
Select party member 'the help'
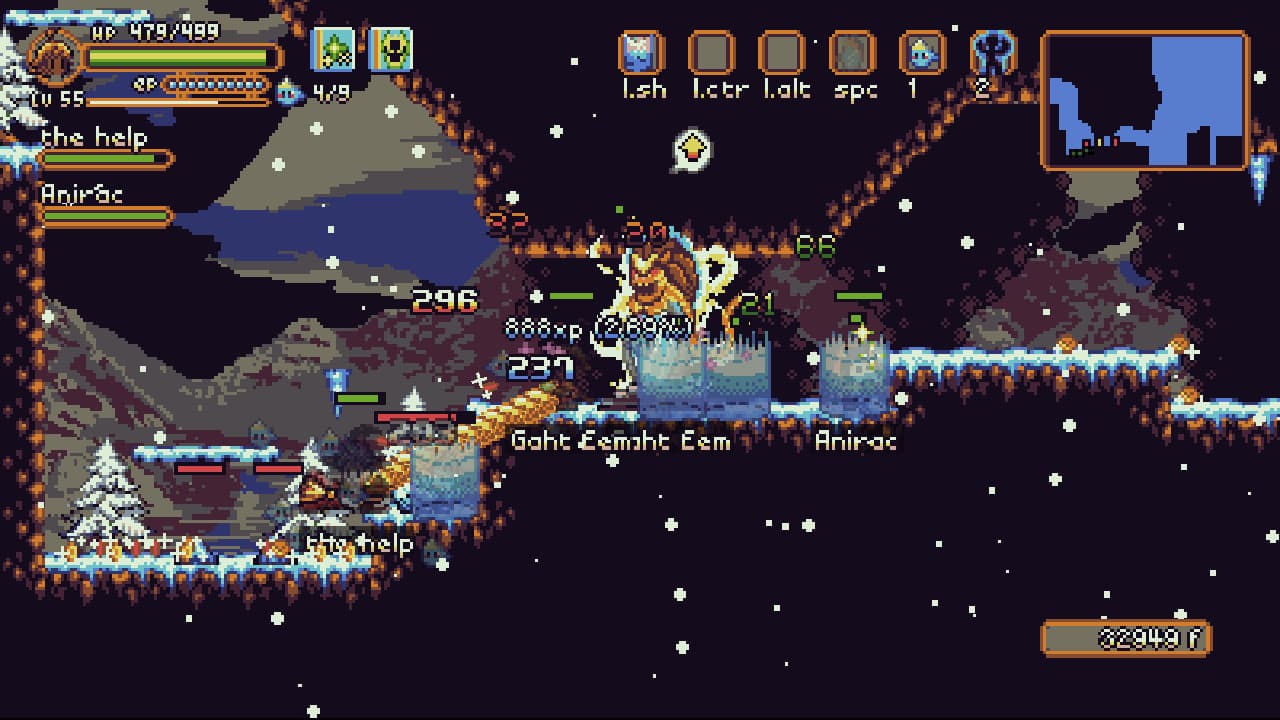[x=96, y=138]
